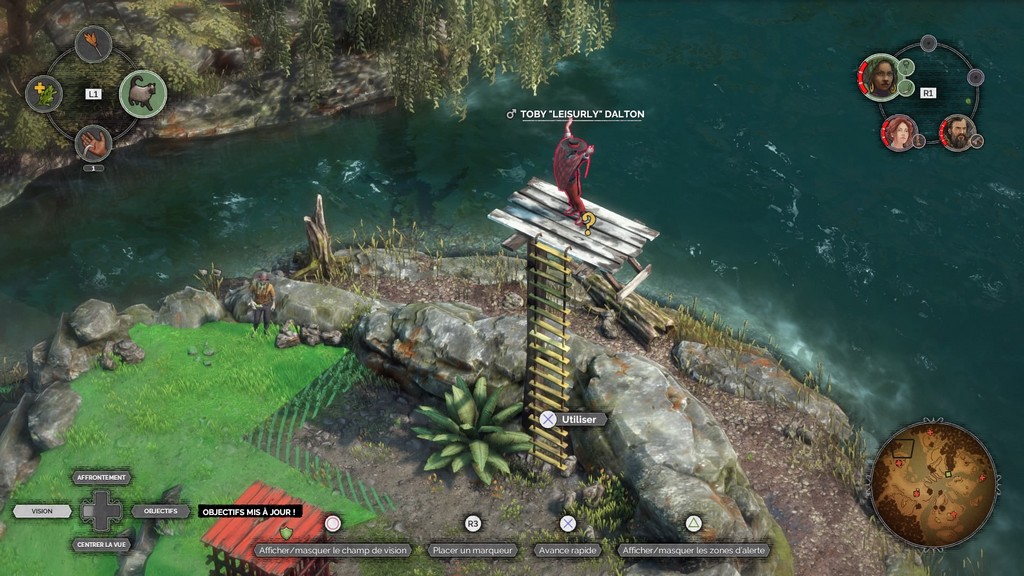Image resolution: width=1024 pixels, height=576 pixels.
Task: Open the Objectifs panel
Action: coord(160,511)
